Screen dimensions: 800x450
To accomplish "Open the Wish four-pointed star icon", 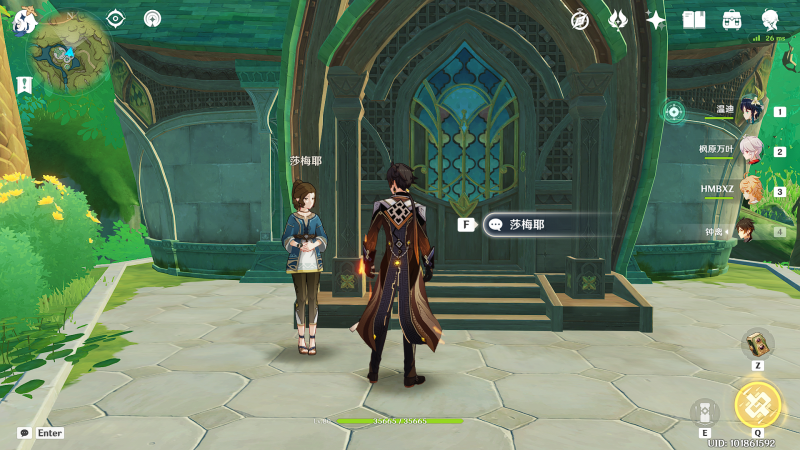I will [656, 19].
